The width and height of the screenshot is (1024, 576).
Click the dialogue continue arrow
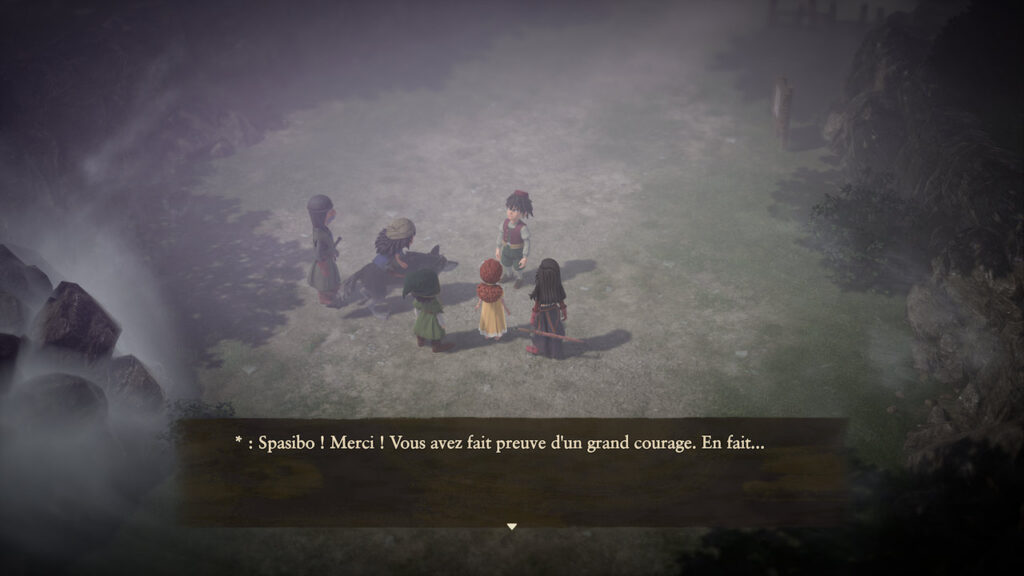[x=512, y=526]
